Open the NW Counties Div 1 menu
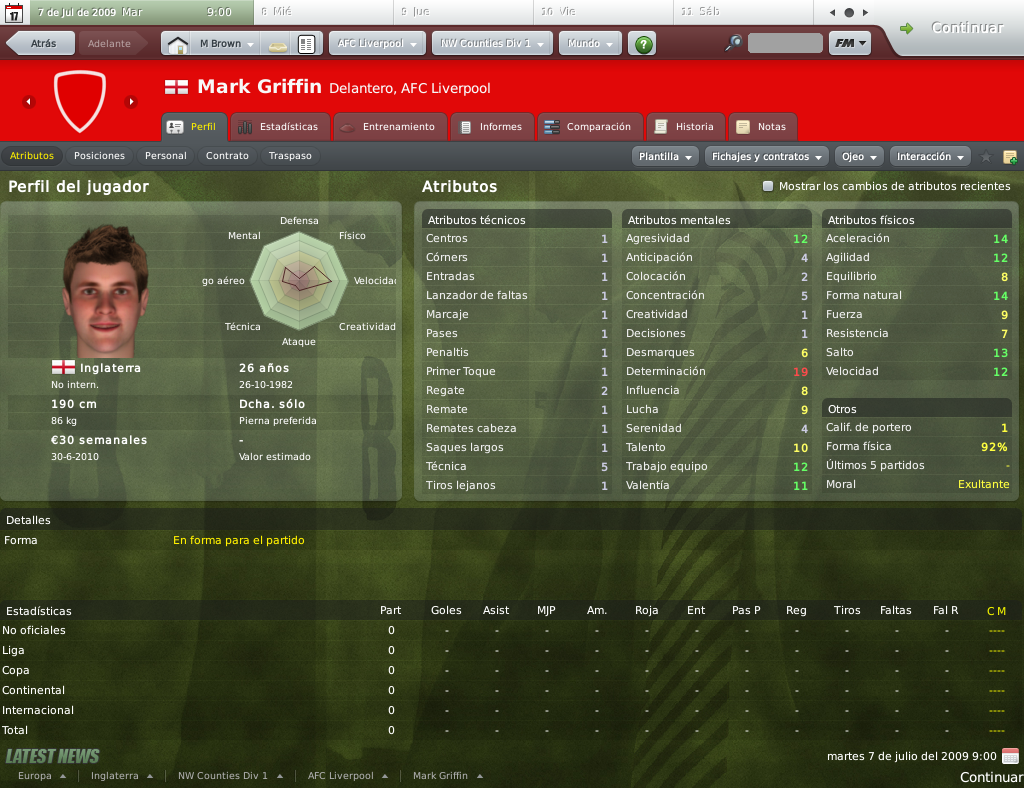 point(492,44)
